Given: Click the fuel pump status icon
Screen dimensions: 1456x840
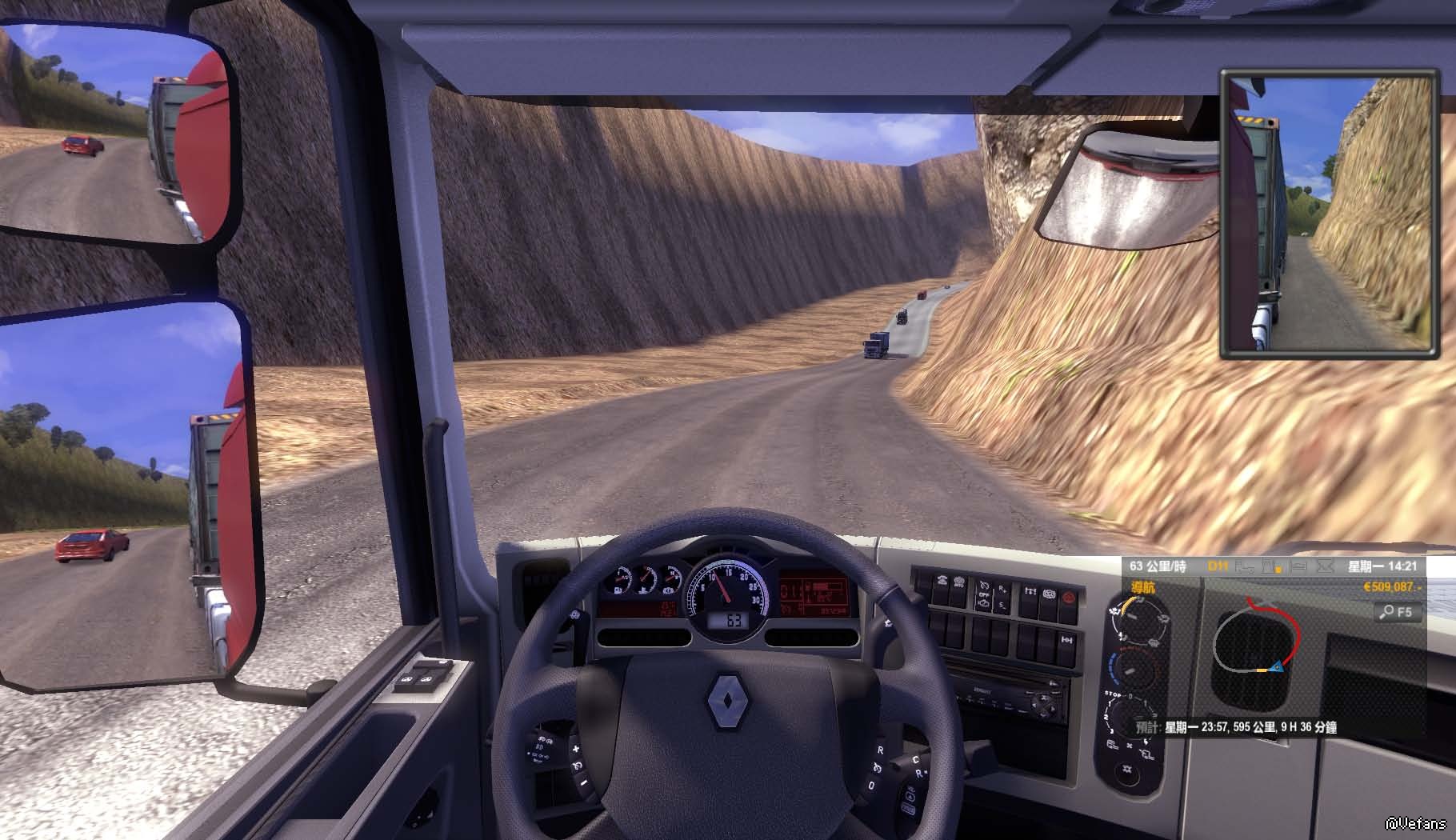Looking at the screenshot, I should pyautogui.click(x=1272, y=566).
